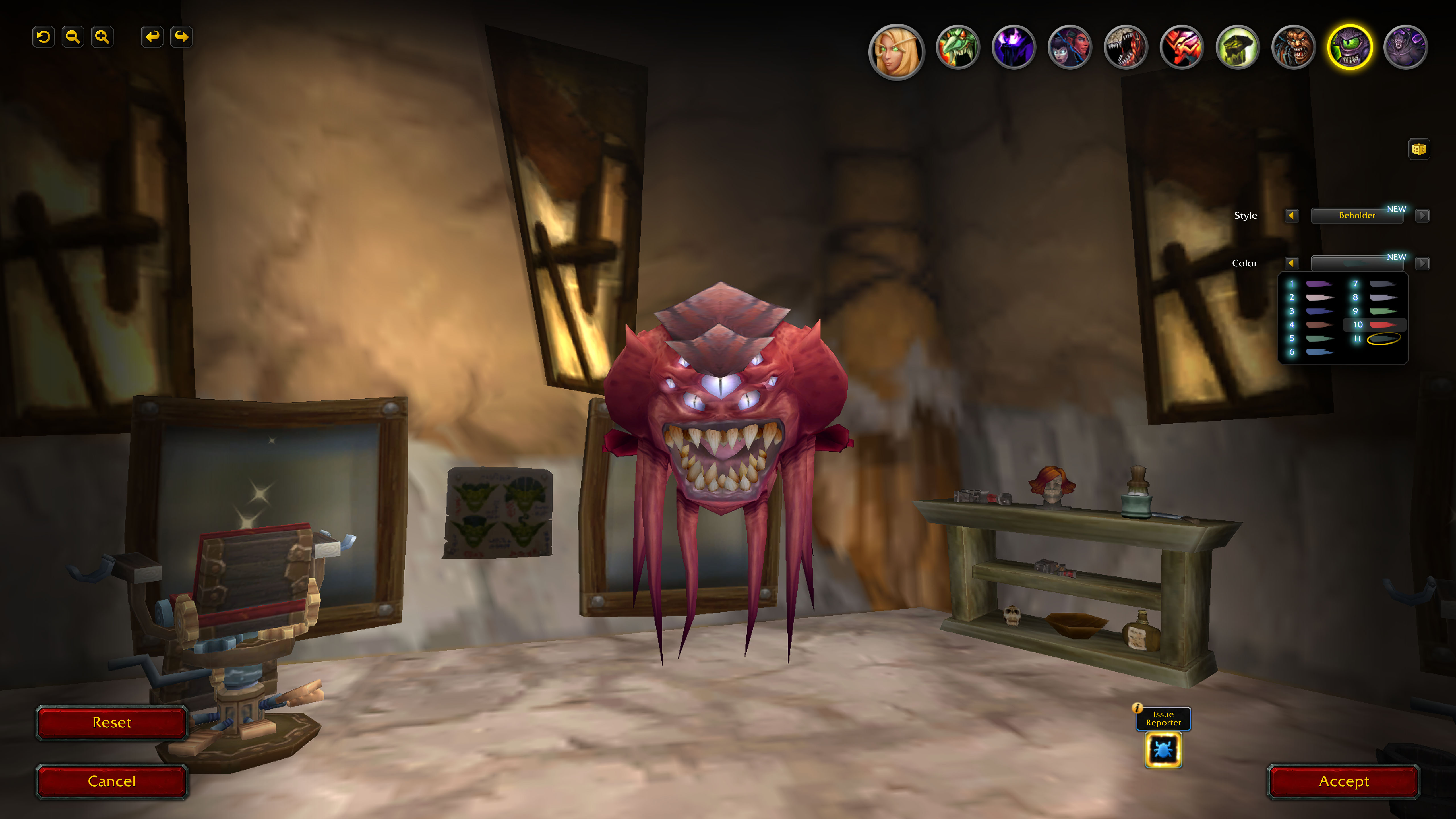Cancel the customization screen
Screen dimensions: 1456x819
coord(111,781)
